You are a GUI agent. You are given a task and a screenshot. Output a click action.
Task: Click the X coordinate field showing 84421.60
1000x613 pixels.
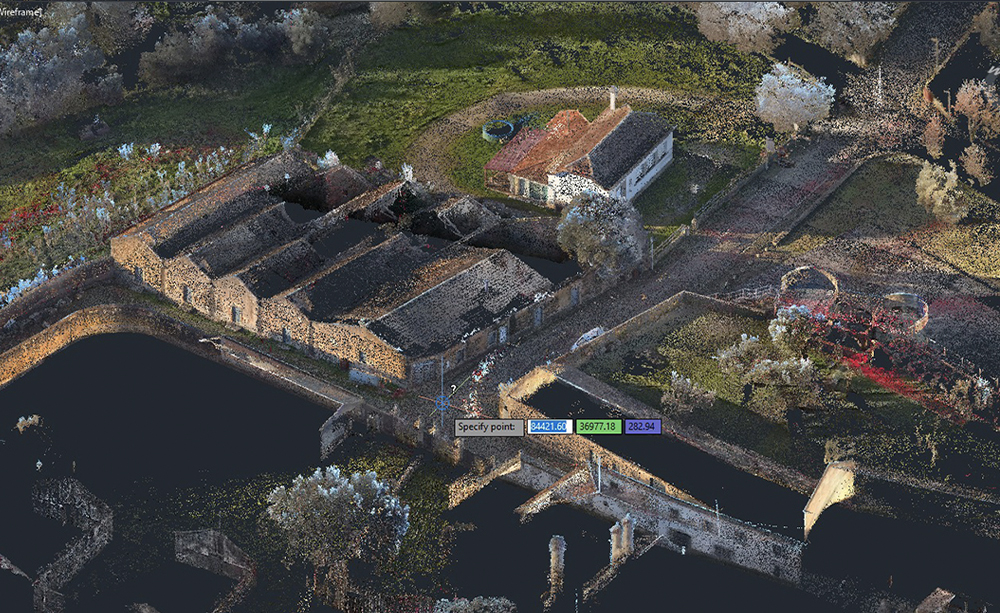(550, 427)
